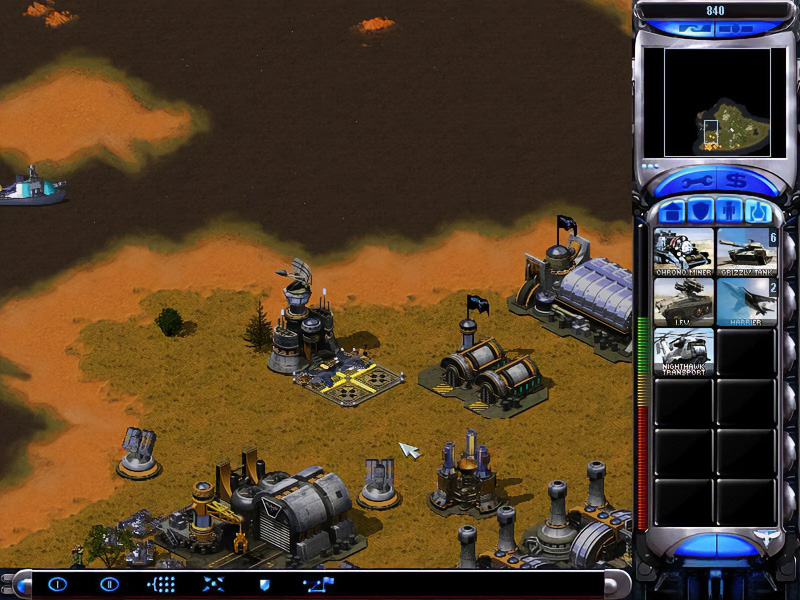
Task: Select the I.F.V. build cameo
Action: [683, 301]
